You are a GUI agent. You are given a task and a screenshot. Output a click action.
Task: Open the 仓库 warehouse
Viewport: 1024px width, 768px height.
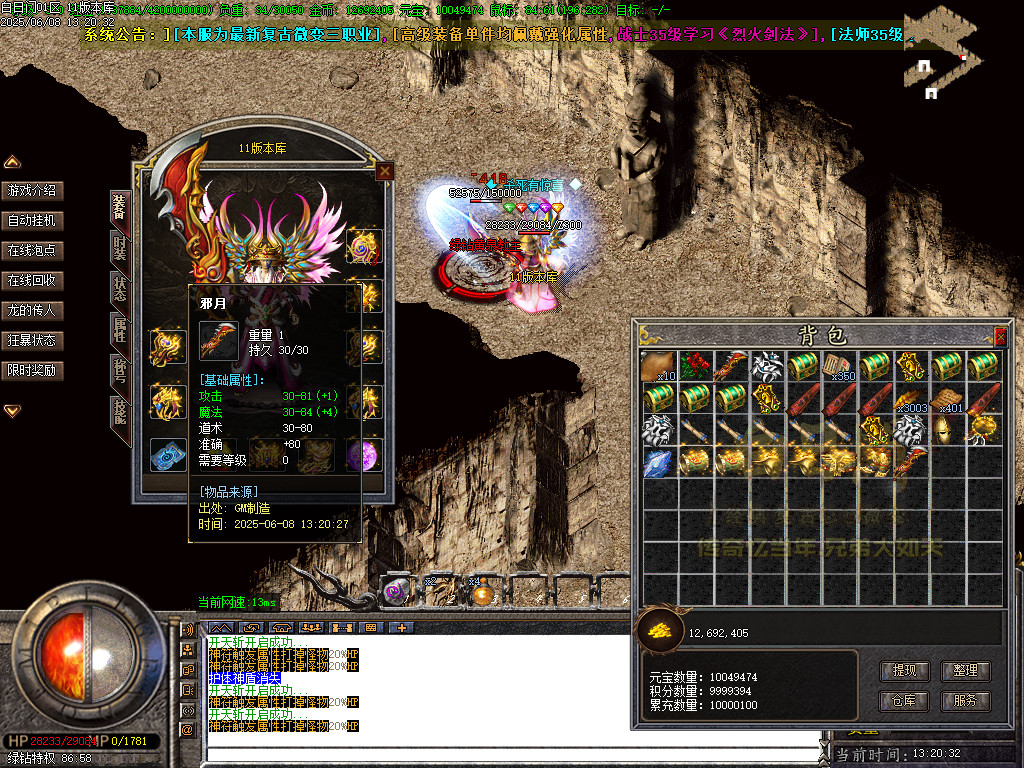coord(904,701)
